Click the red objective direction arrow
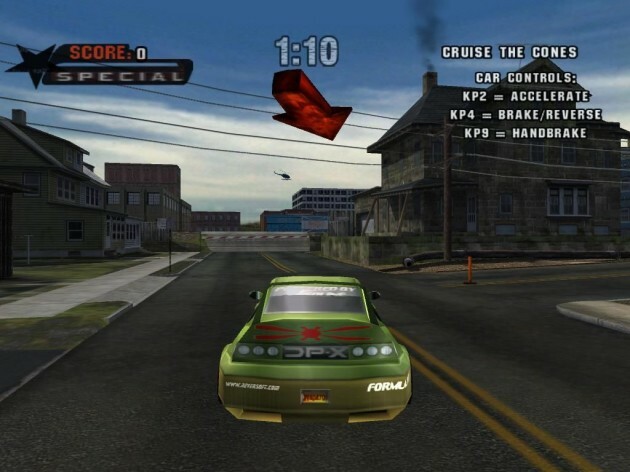Image resolution: width=630 pixels, height=472 pixels. coord(308,102)
